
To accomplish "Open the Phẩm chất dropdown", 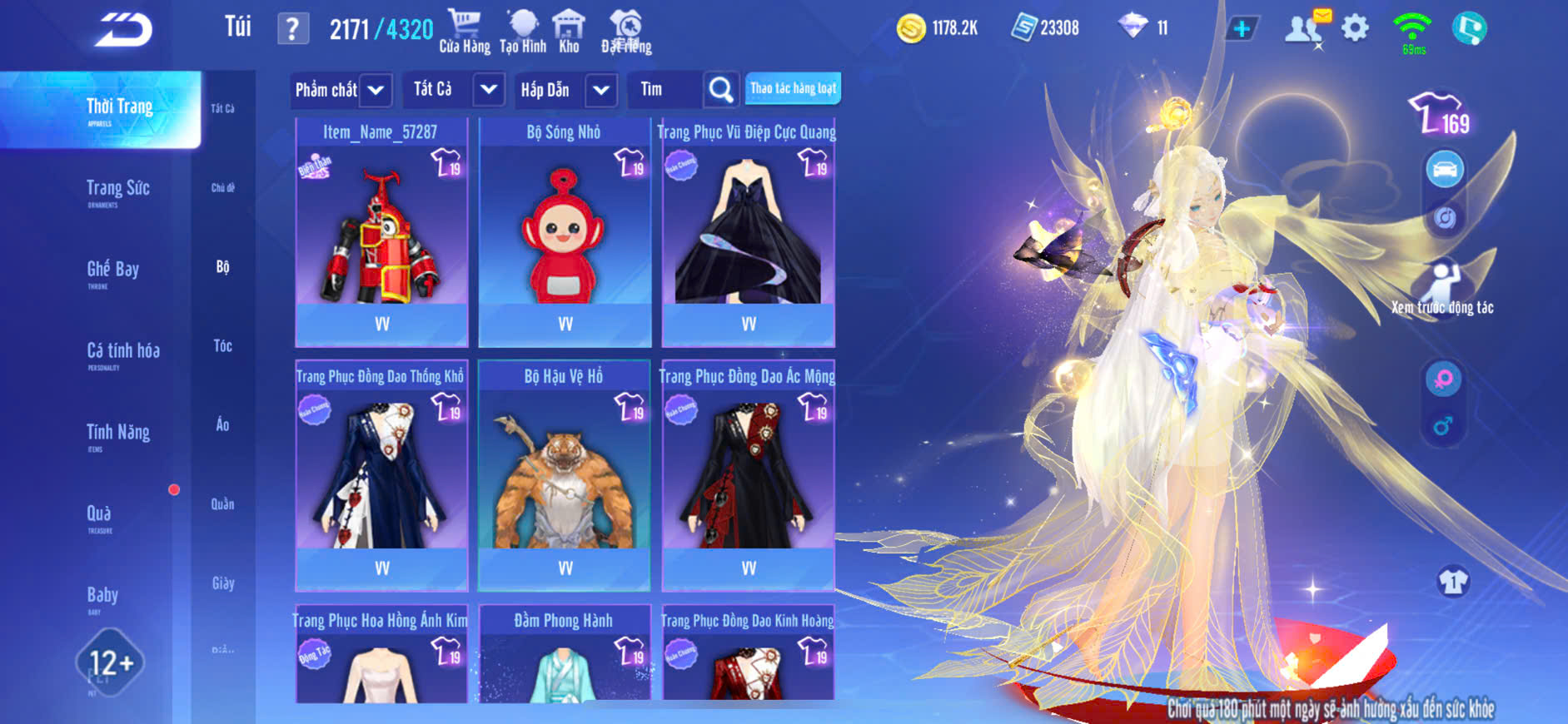I will point(341,90).
